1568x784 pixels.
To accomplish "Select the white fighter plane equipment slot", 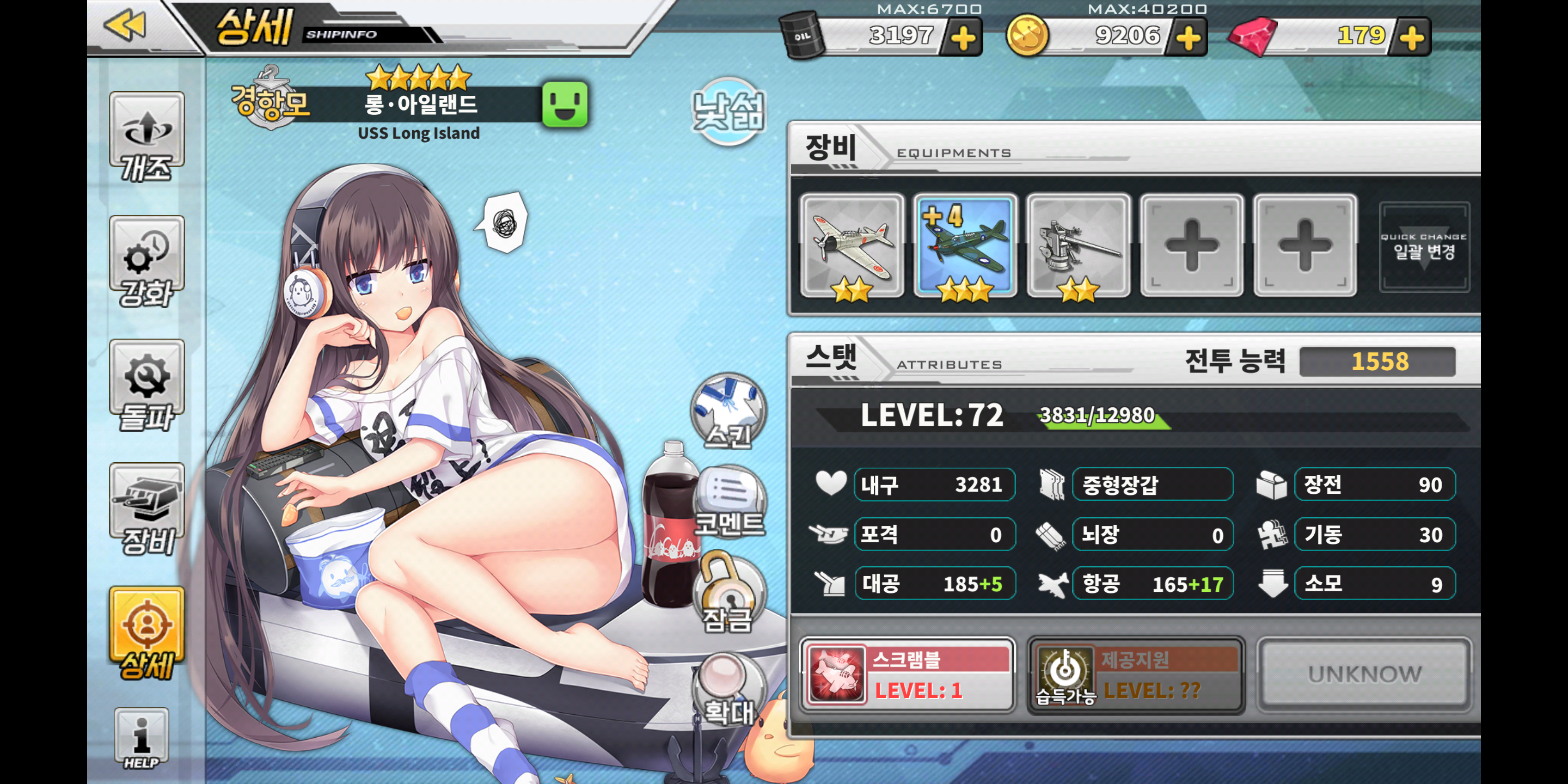I will point(852,246).
